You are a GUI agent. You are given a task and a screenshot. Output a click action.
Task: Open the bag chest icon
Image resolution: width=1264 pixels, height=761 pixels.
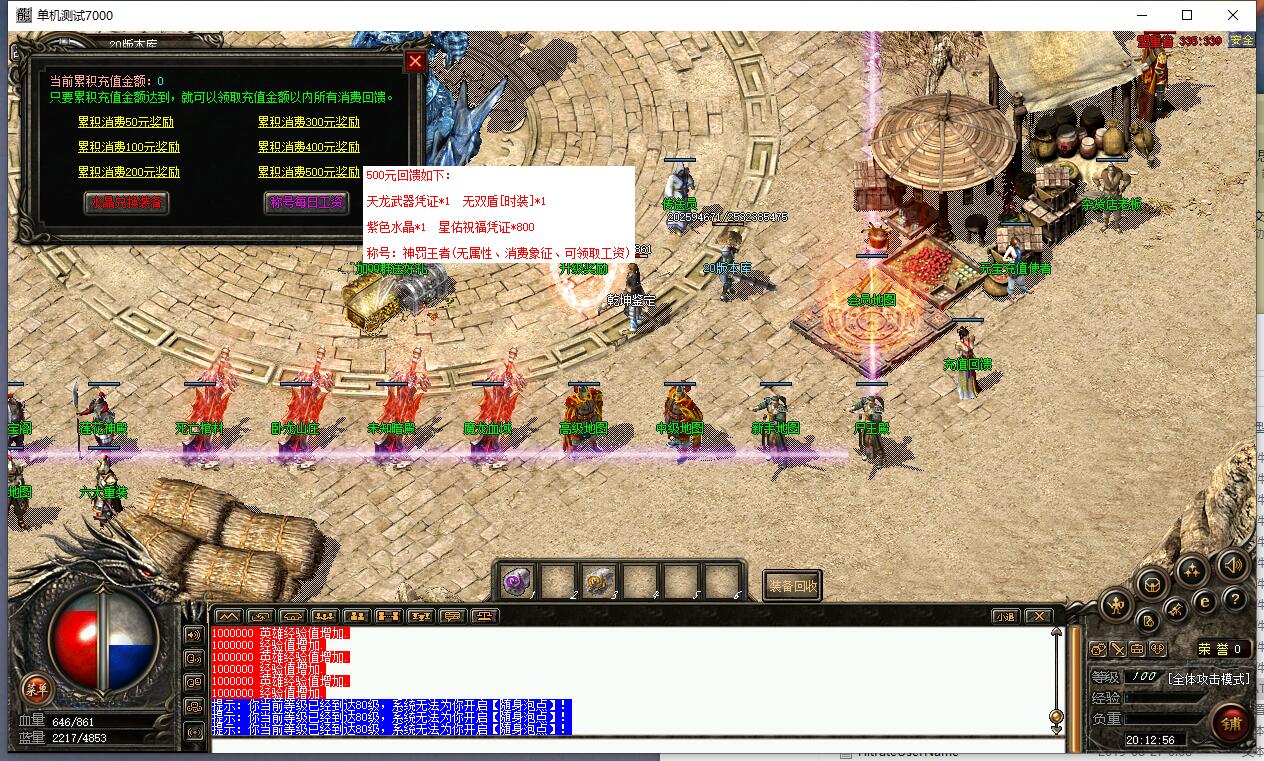pos(1154,583)
